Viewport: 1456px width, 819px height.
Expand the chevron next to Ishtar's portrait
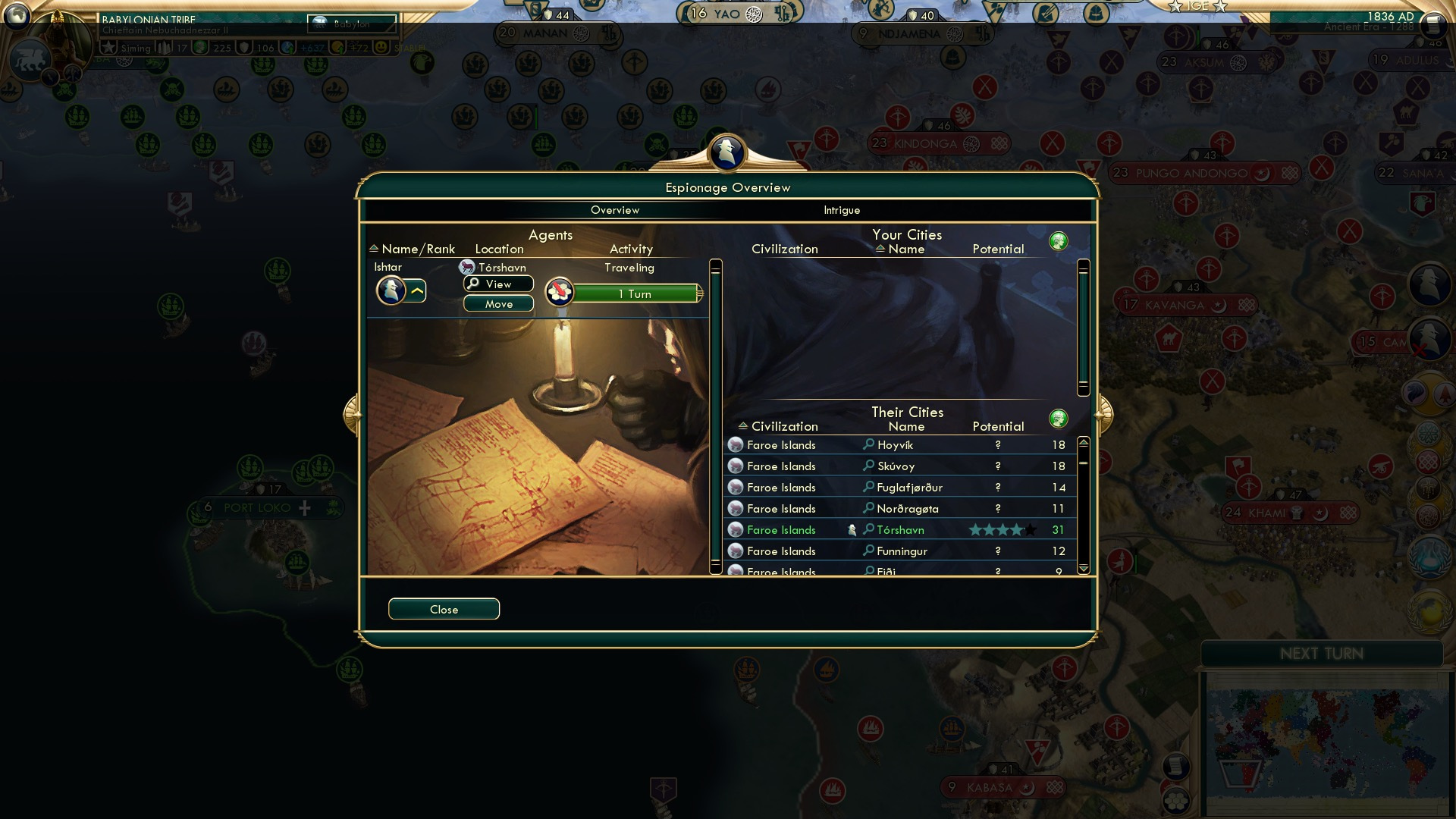coord(416,290)
